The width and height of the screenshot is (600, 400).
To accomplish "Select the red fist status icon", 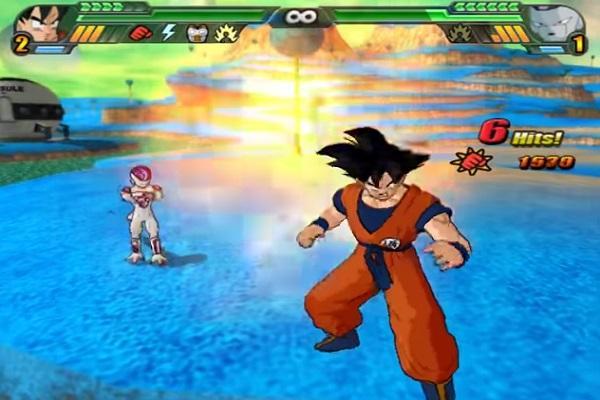I will pyautogui.click(x=140, y=33).
